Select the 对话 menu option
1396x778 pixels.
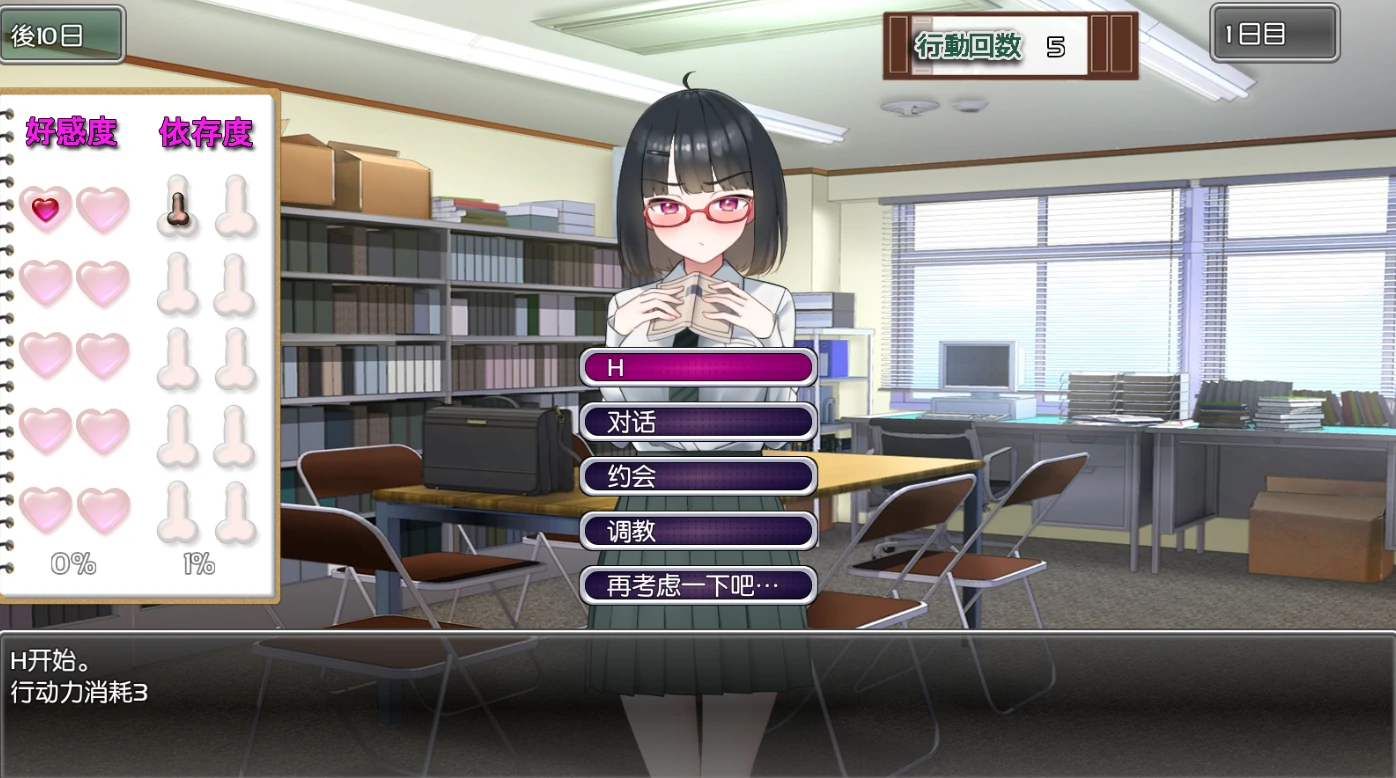(x=698, y=422)
